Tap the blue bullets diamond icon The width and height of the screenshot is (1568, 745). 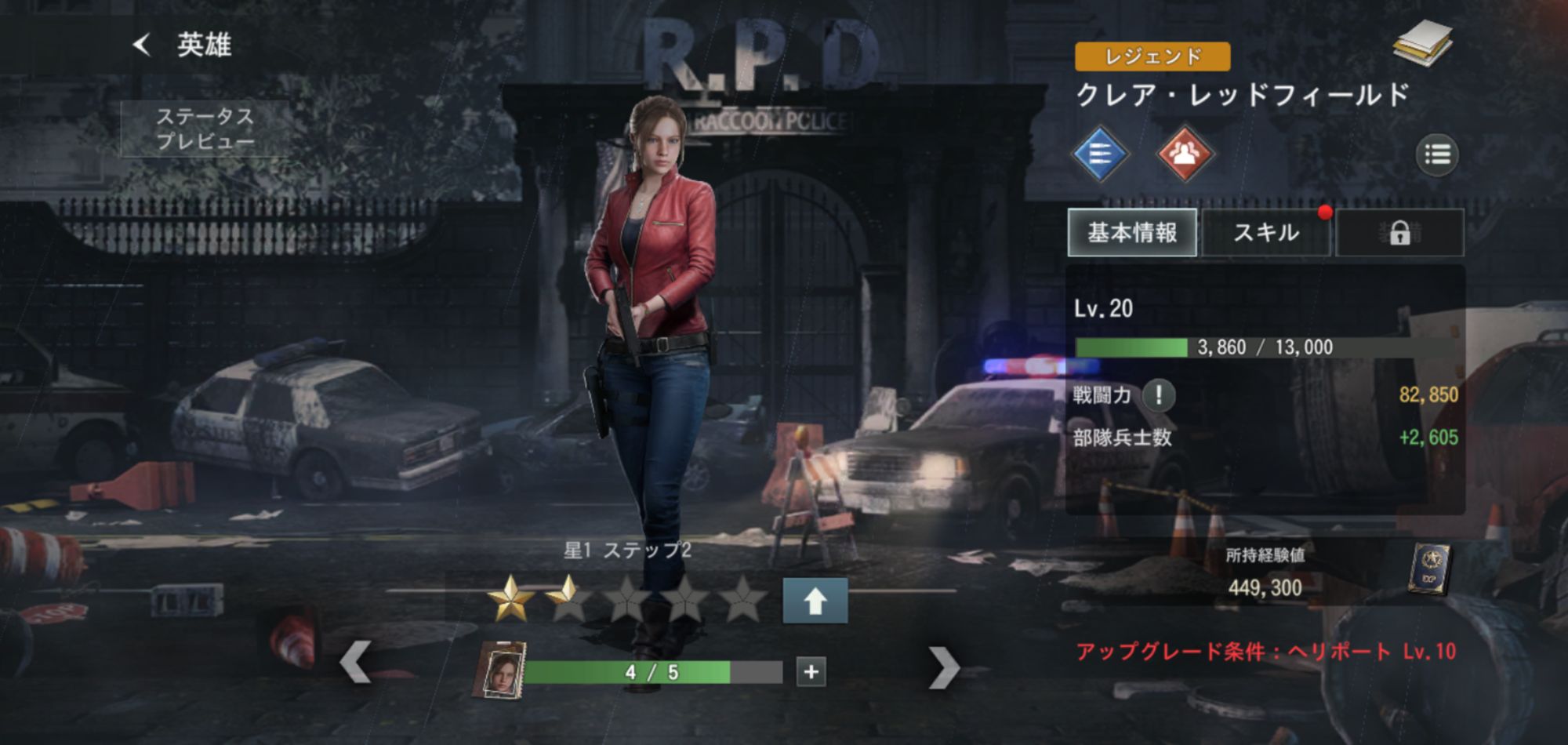point(1100,154)
